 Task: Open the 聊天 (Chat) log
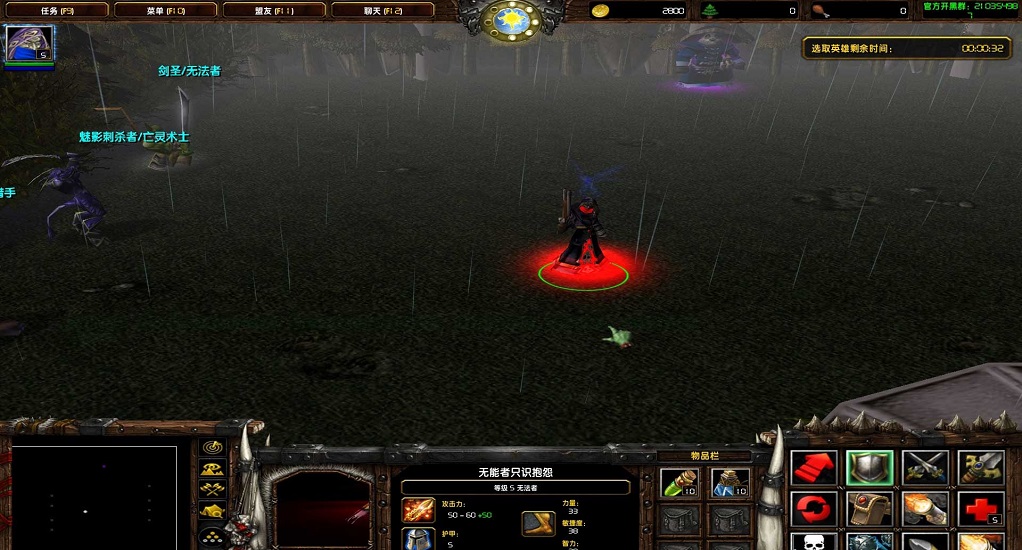tap(382, 10)
